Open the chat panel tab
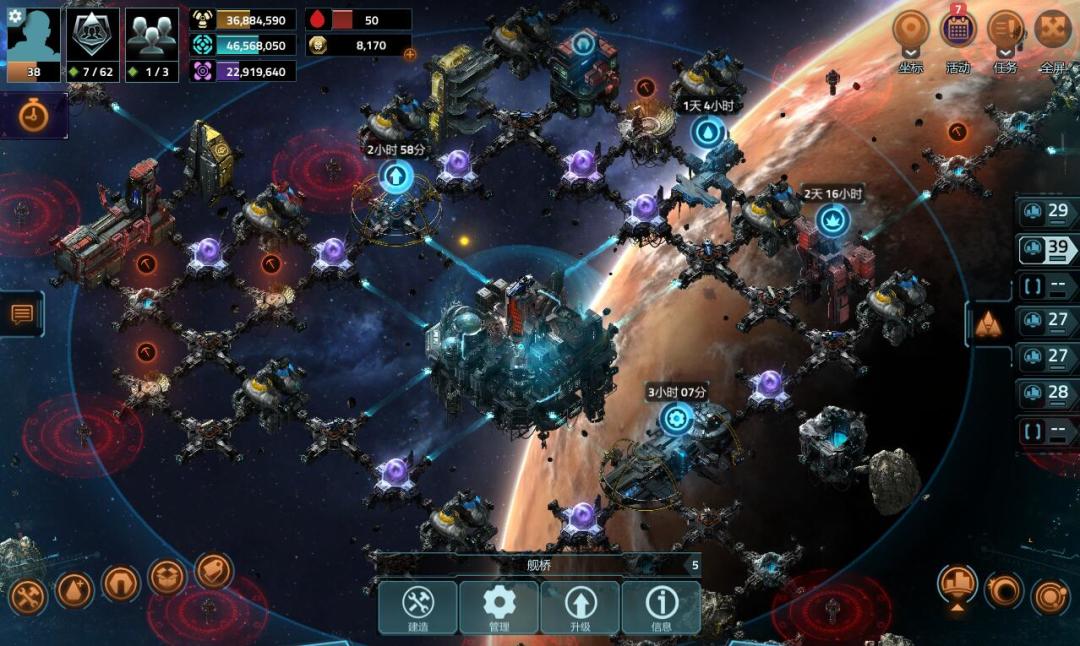 pos(22,314)
